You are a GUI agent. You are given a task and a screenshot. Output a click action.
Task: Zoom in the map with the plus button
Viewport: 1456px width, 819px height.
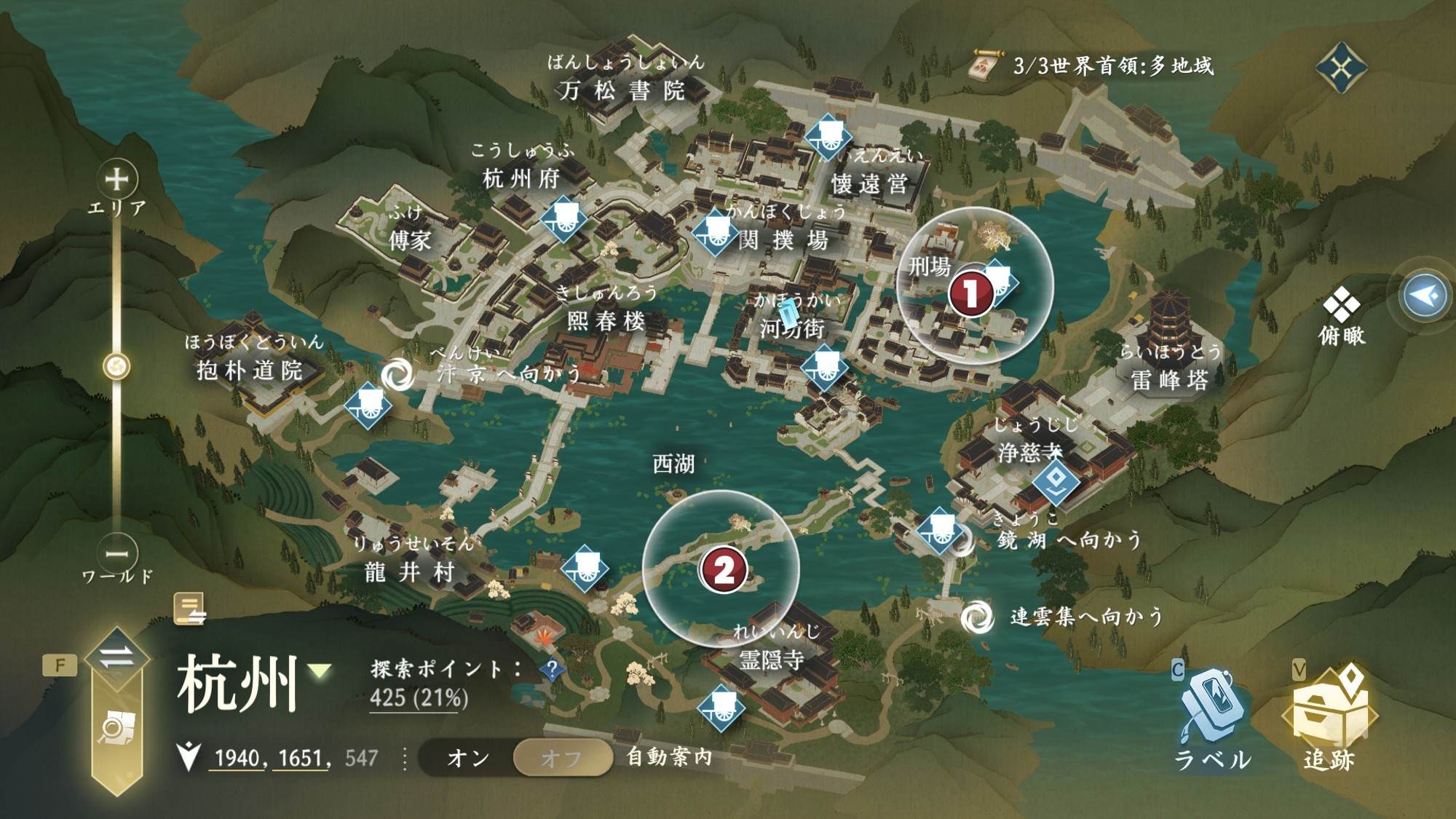(116, 179)
